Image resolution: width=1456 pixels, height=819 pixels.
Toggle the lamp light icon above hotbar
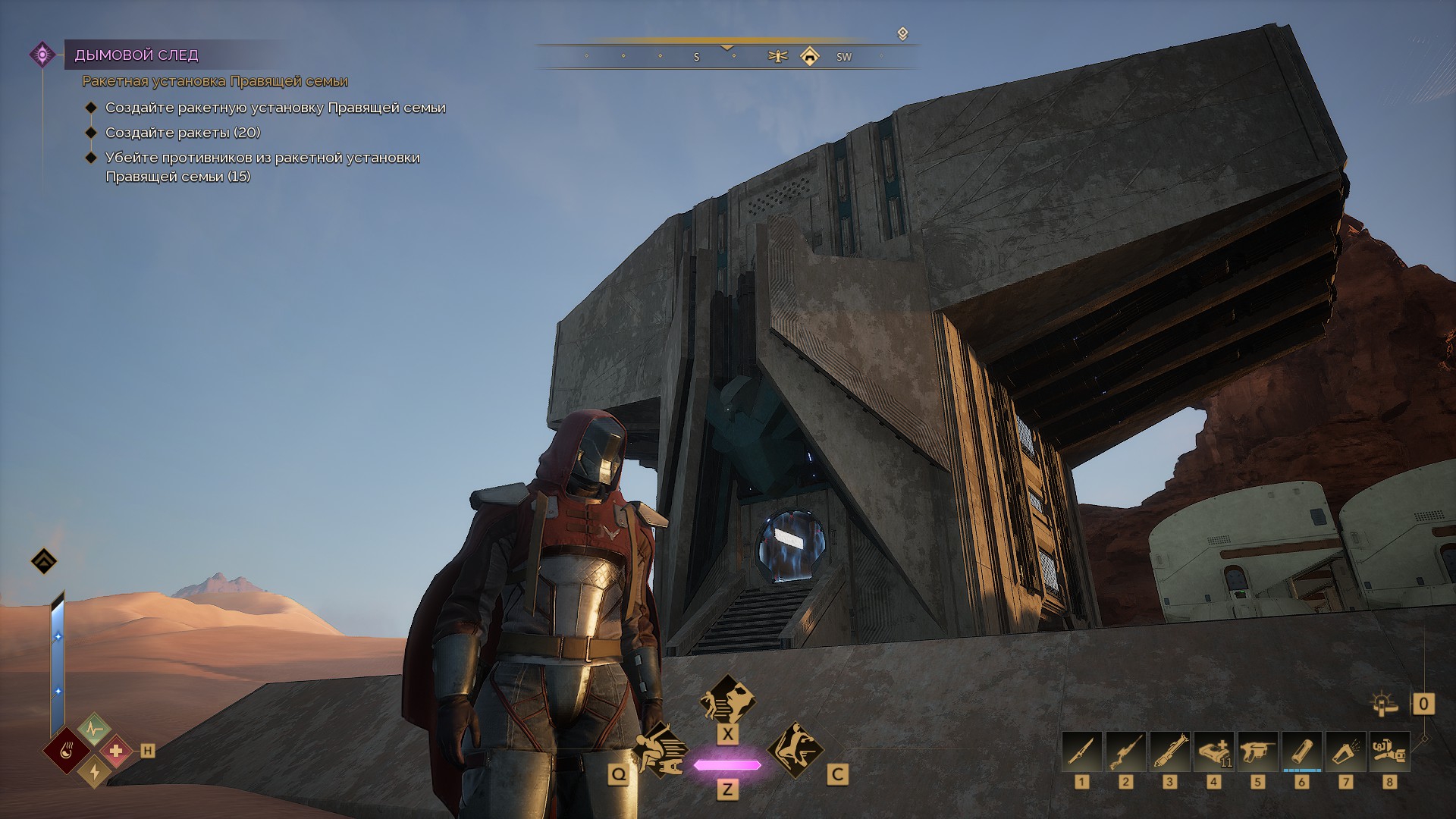coord(1385,704)
